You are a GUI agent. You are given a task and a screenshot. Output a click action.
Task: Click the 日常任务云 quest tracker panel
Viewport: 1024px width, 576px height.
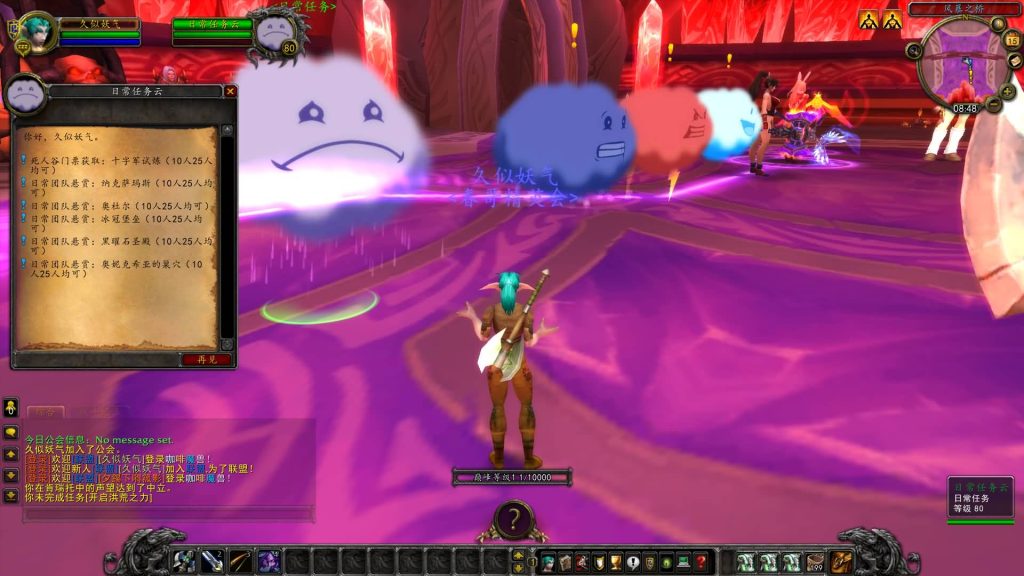tap(981, 497)
